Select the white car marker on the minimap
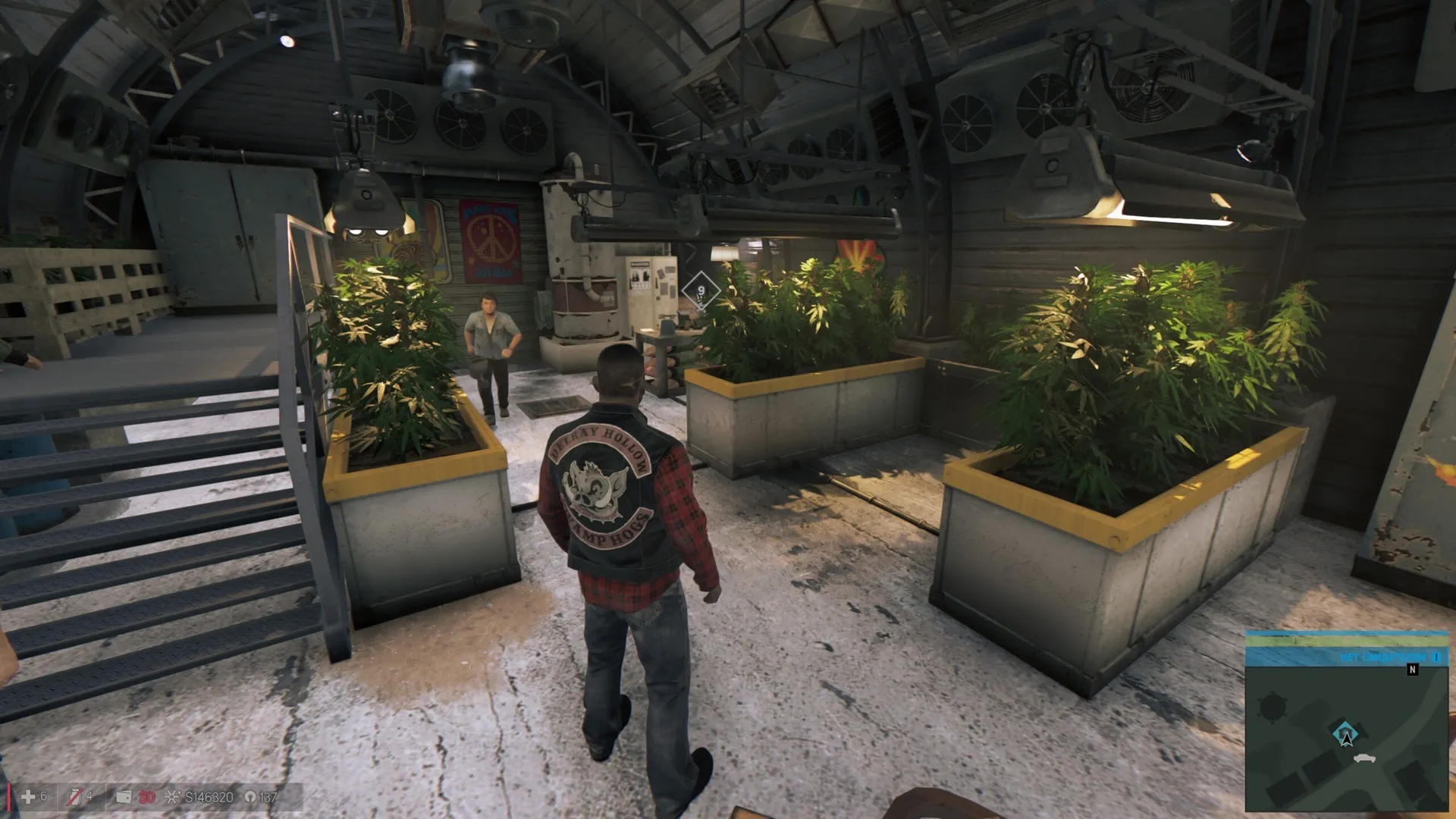Image resolution: width=1456 pixels, height=819 pixels. click(1364, 758)
